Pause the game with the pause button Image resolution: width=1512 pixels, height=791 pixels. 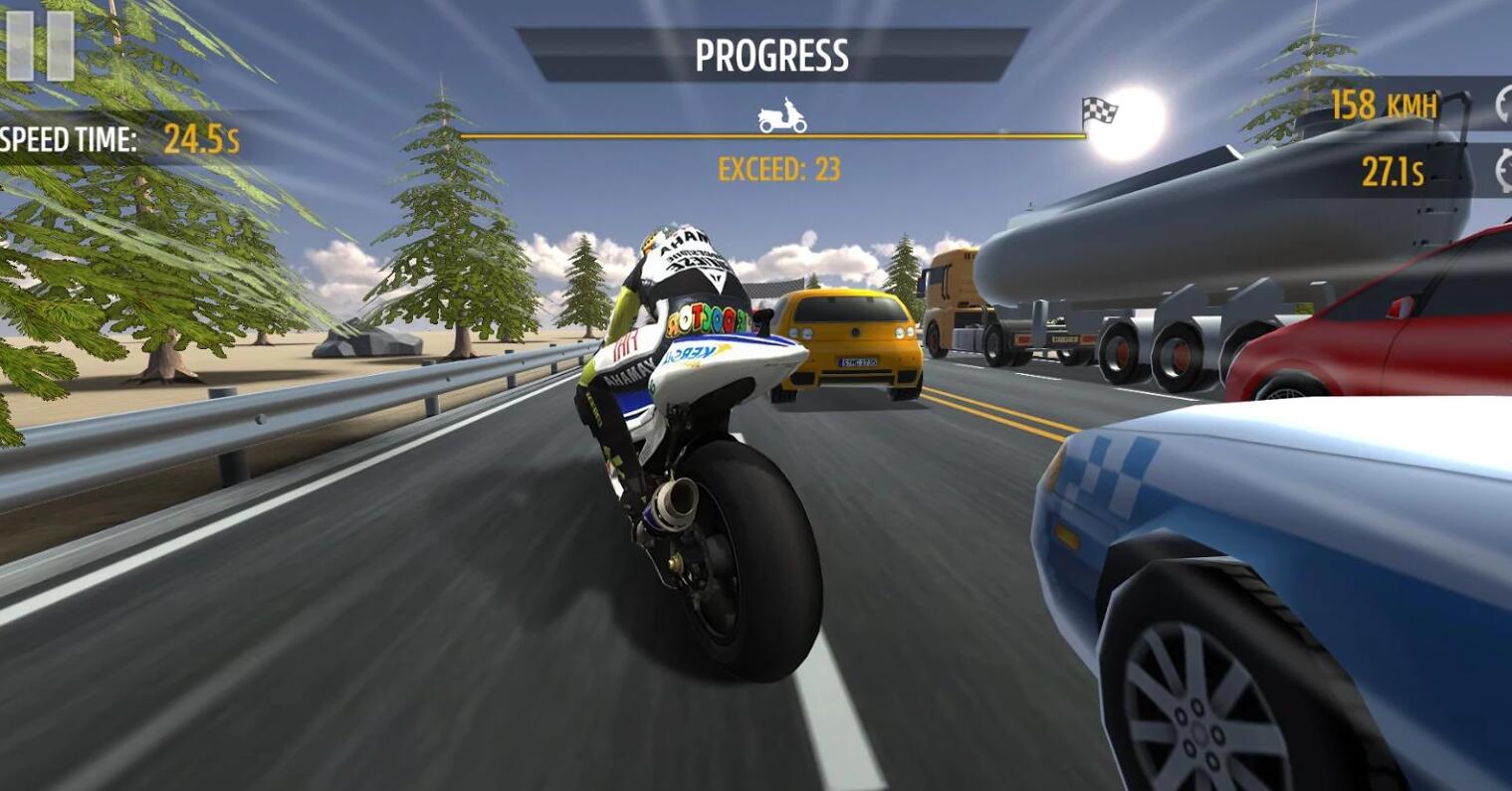(40, 46)
